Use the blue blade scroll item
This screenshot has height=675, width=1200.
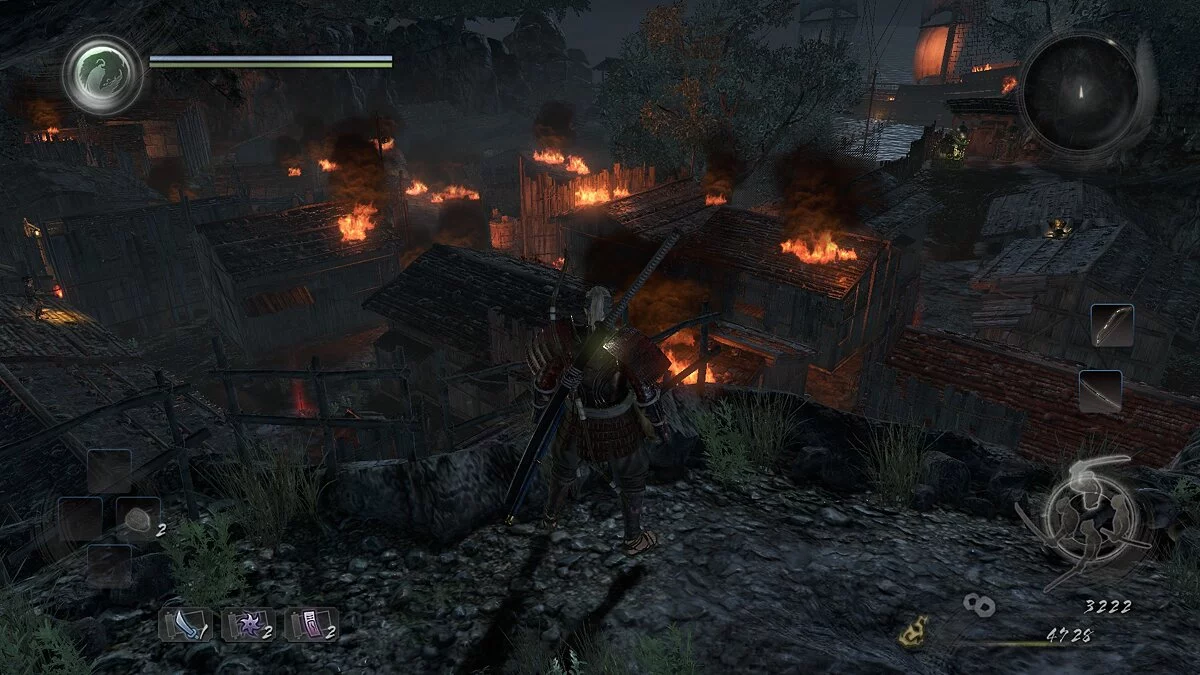click(x=184, y=624)
